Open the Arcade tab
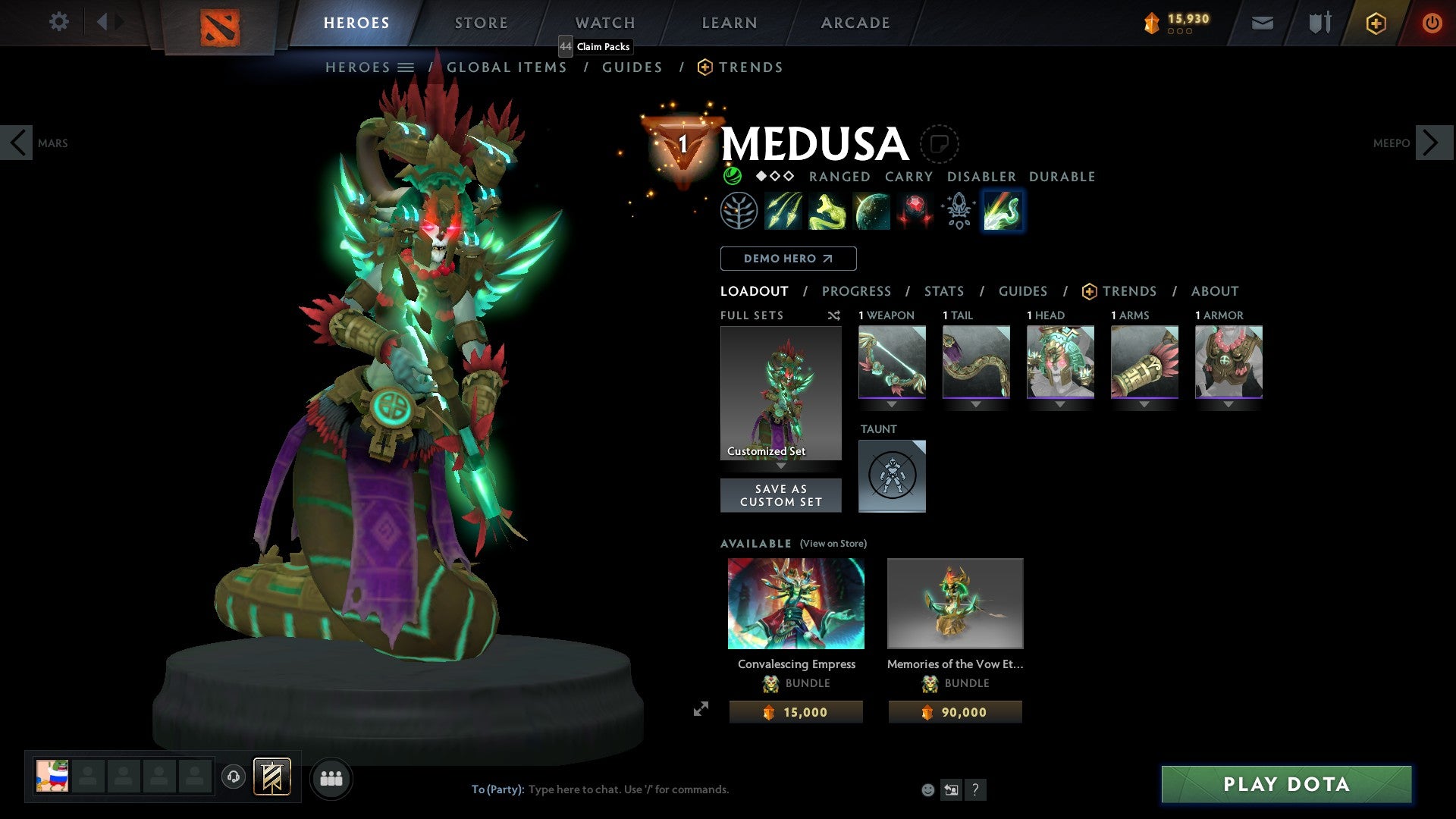Viewport: 1456px width, 819px height. 855,23
